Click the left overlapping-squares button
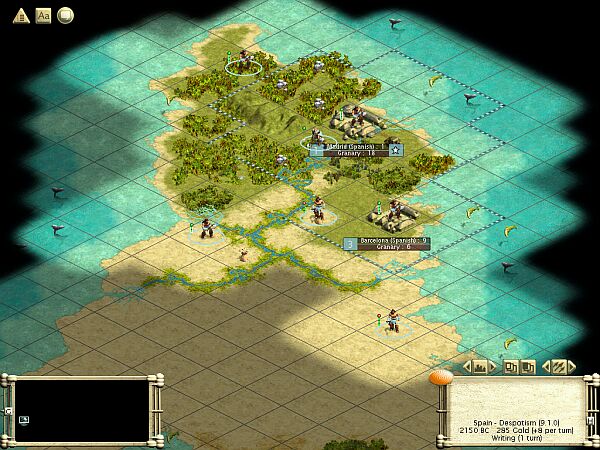Screen dimensions: 600x450 [510, 367]
